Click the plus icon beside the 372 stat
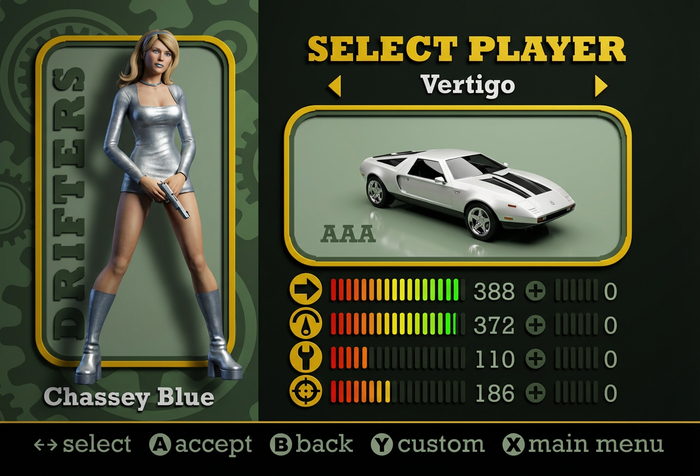 point(536,325)
